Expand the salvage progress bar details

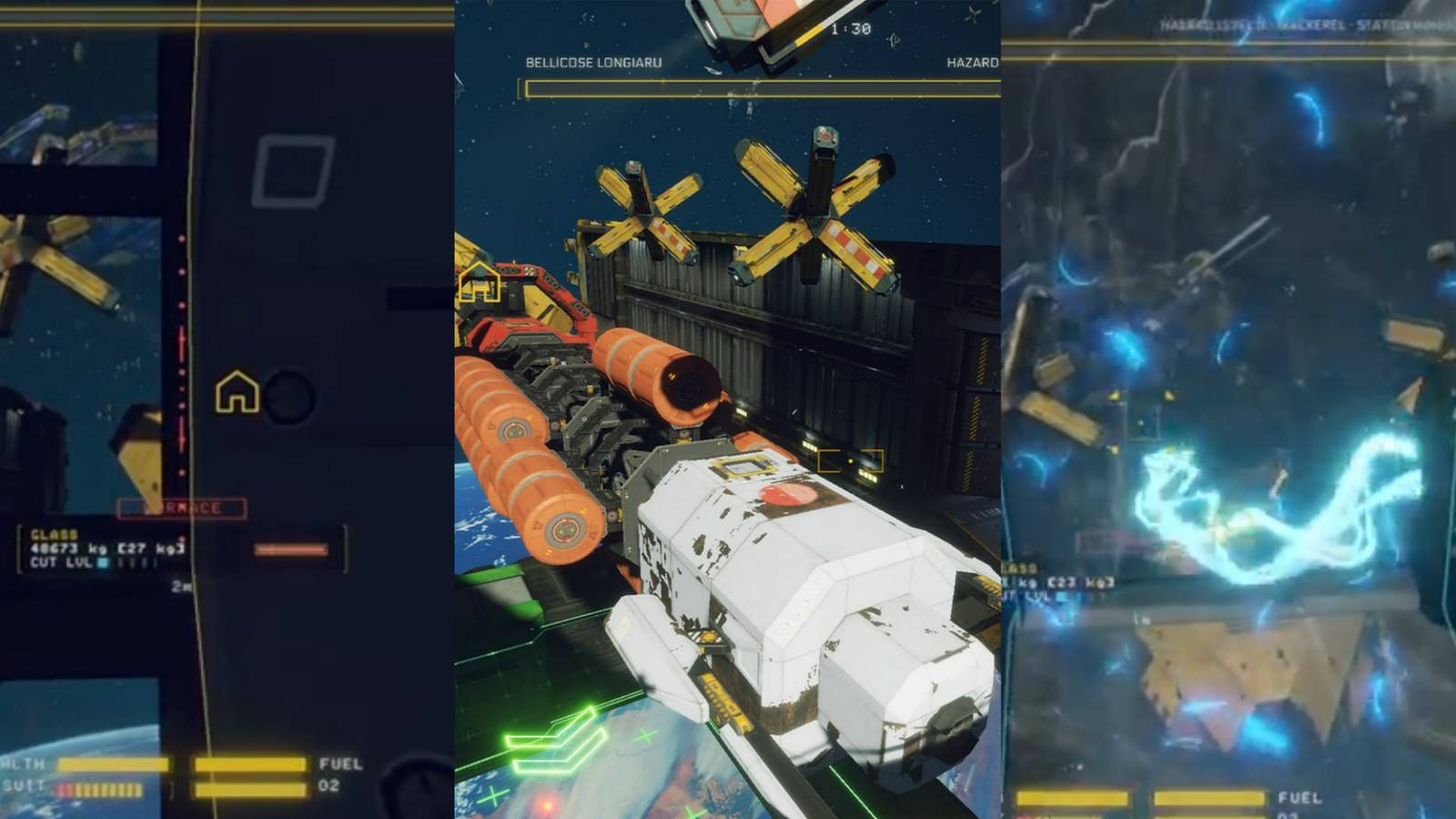tap(755, 86)
